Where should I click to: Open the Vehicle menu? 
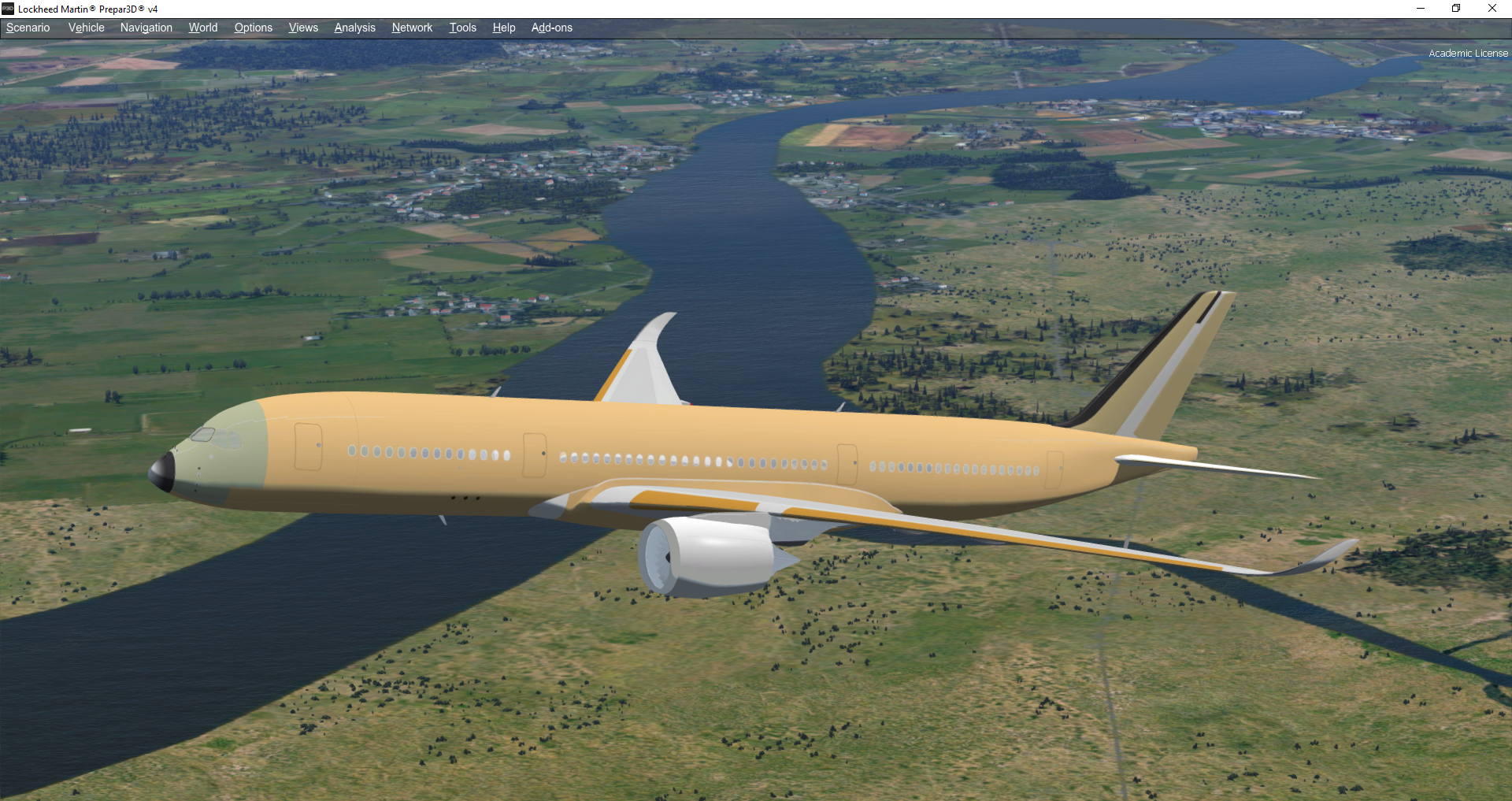coord(86,28)
